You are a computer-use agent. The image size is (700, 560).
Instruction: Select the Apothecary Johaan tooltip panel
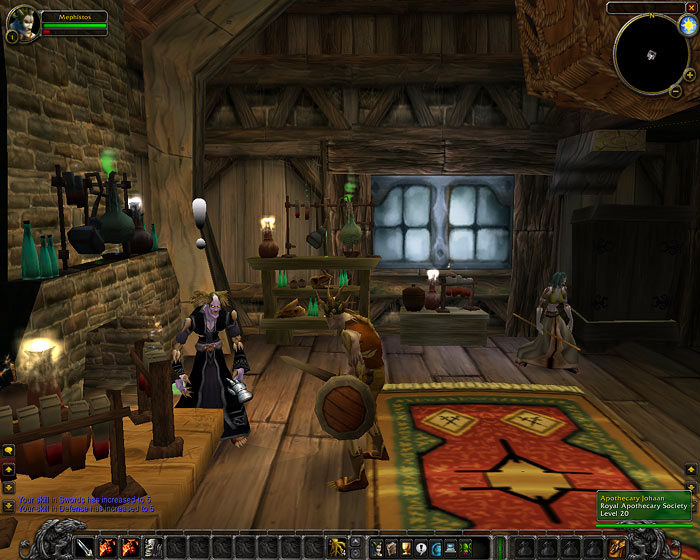coord(643,506)
